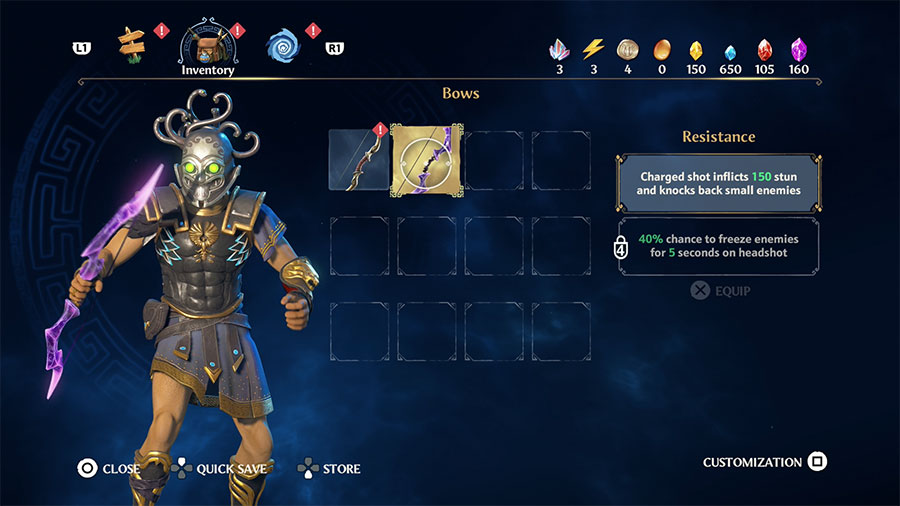900x506 pixels.
Task: Open the blue swirl tab
Action: click(283, 44)
